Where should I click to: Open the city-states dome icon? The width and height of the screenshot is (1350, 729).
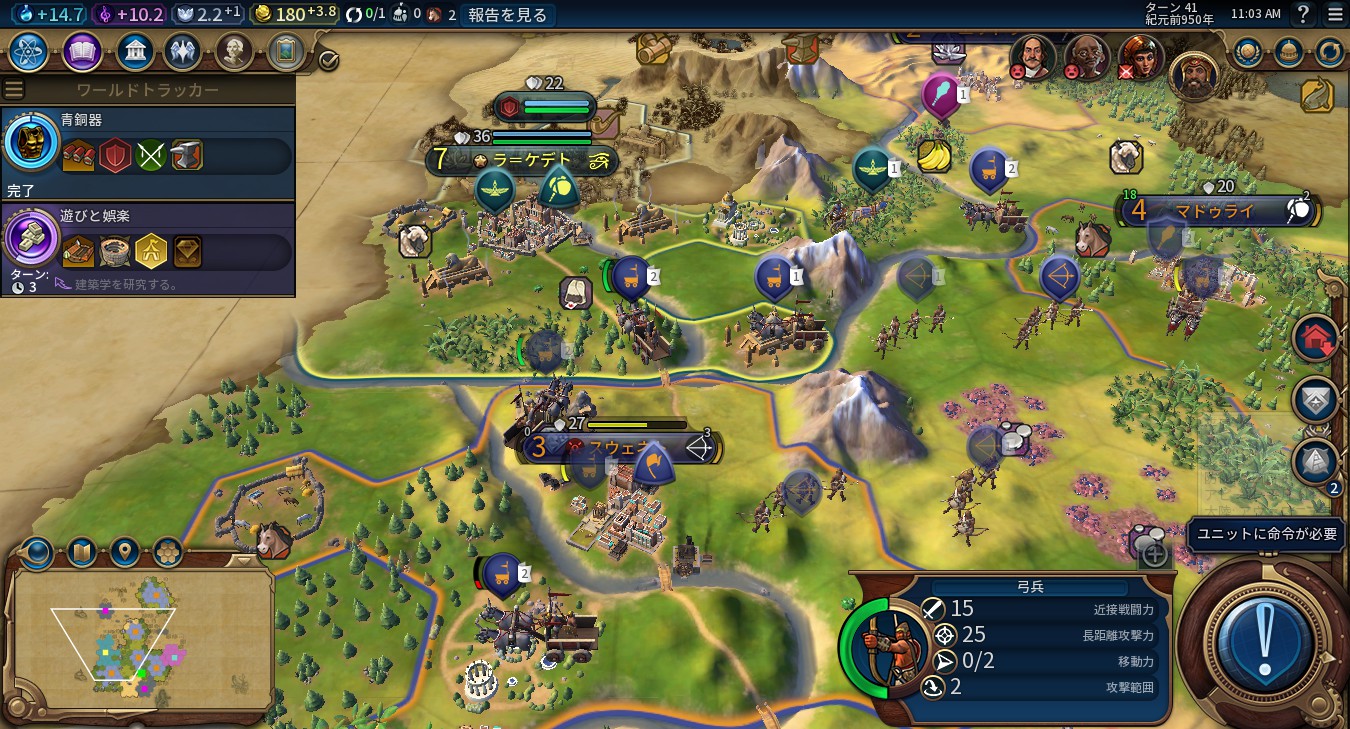click(x=1289, y=52)
